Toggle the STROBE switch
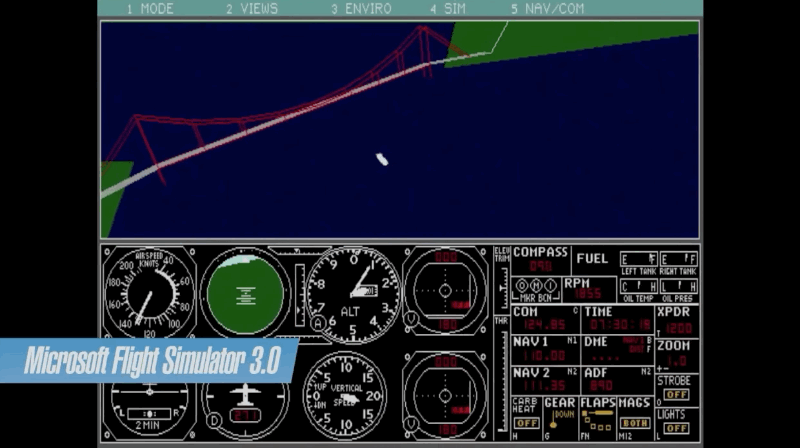 (x=676, y=395)
